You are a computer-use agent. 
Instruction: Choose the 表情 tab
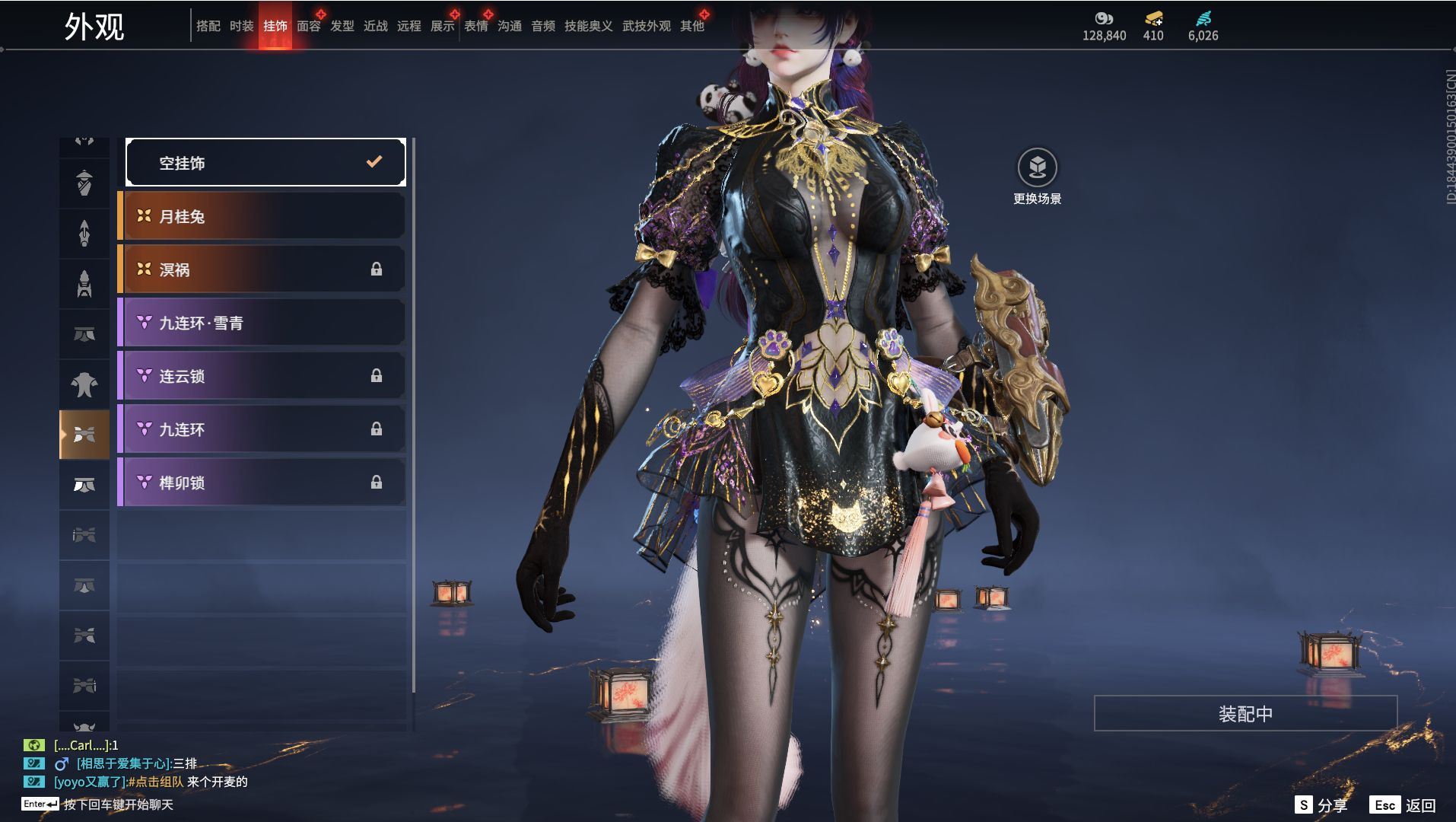[475, 26]
